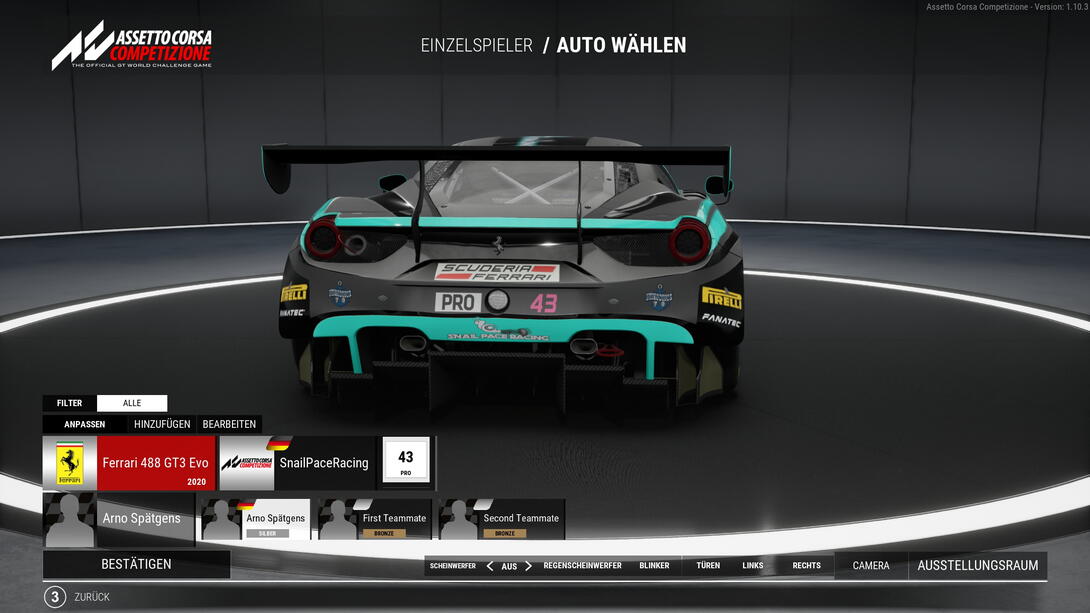Switch headlights with the right arrow
The image size is (1090, 613).
529,566
